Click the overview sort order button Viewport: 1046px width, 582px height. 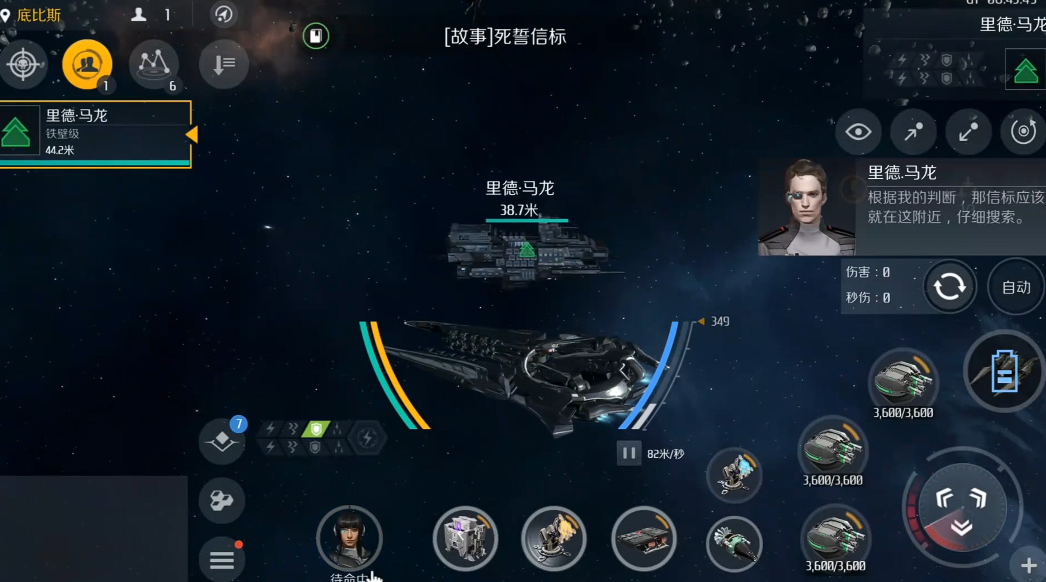pos(224,65)
